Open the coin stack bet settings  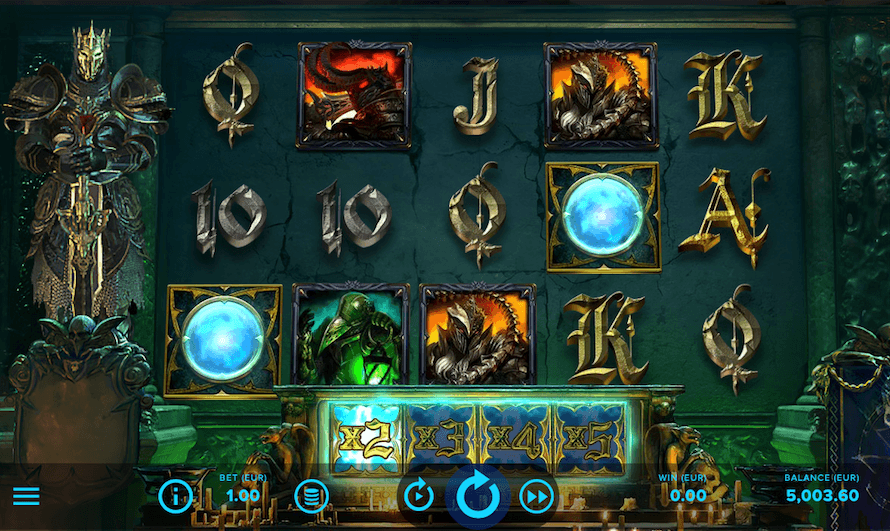[x=311, y=496]
